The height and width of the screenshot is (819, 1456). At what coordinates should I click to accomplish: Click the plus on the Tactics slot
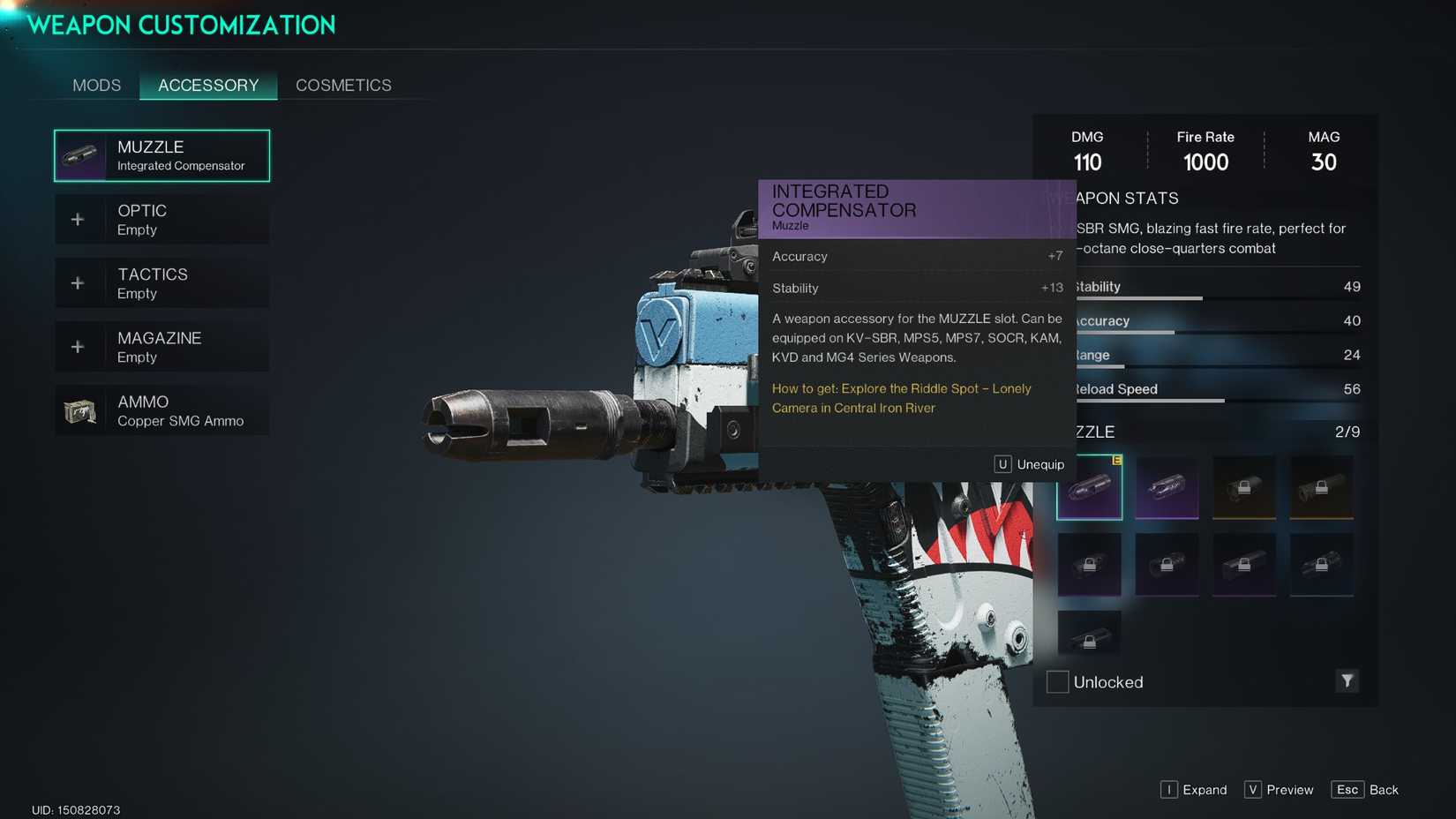(79, 282)
